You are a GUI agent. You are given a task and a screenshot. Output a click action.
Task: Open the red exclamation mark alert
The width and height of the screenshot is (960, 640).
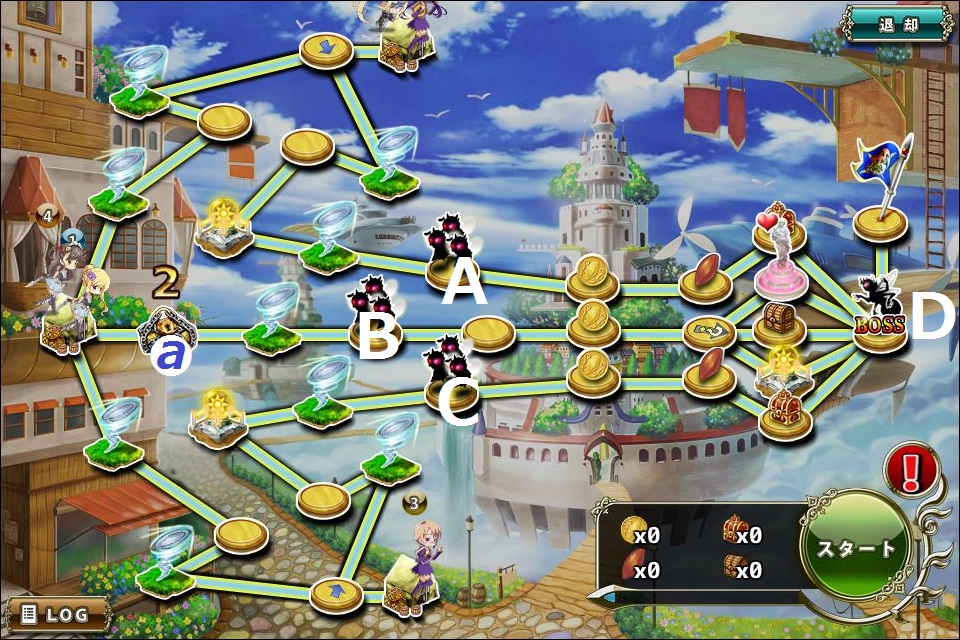pos(911,470)
